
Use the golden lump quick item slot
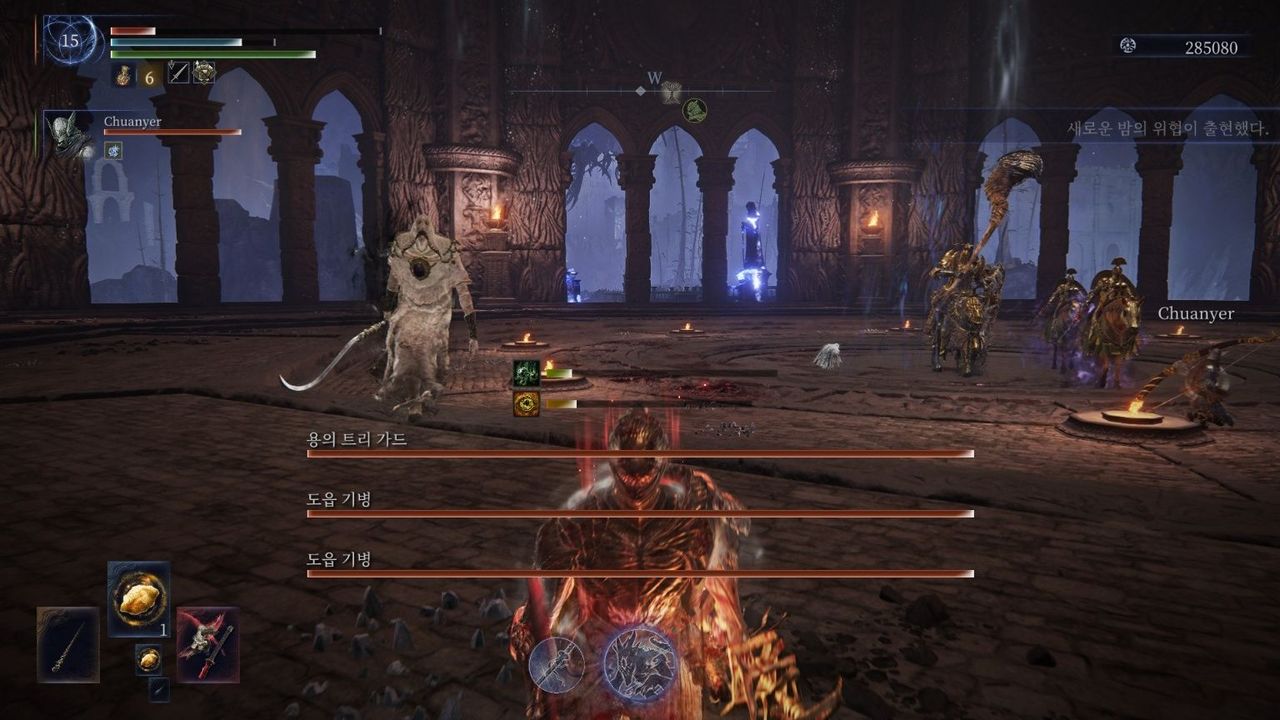coord(138,598)
